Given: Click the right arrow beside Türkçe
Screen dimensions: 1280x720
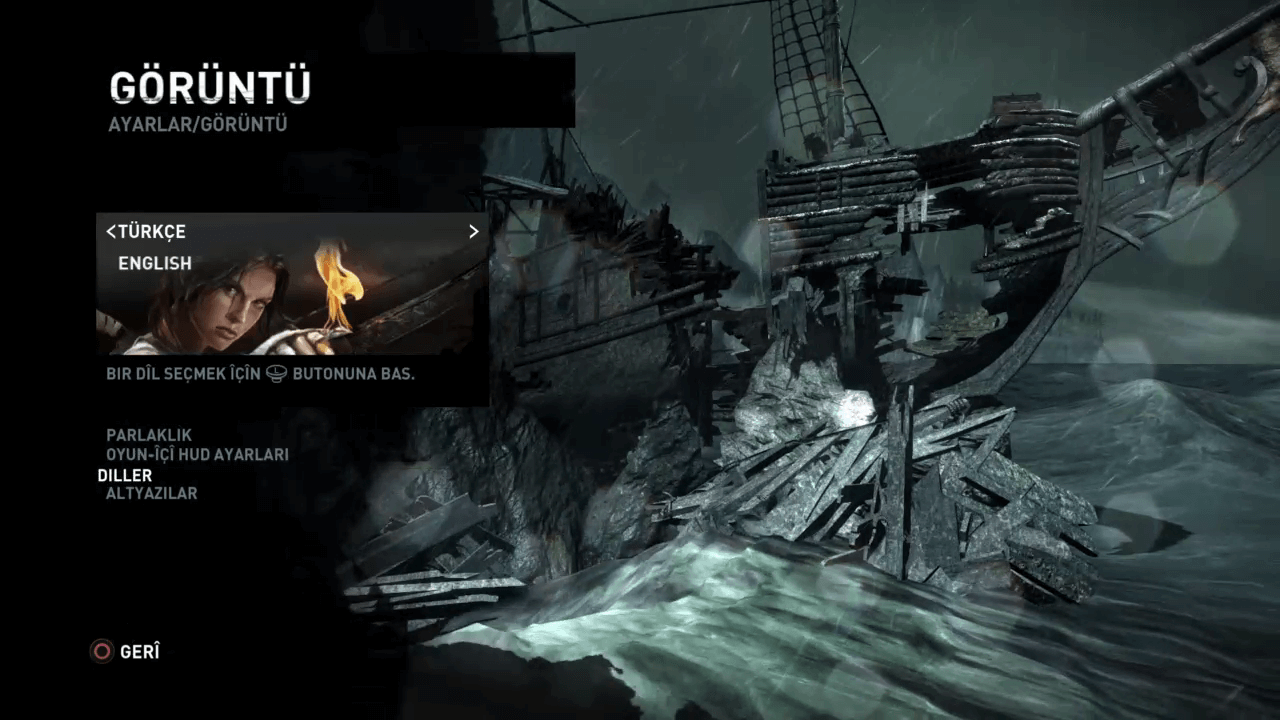Looking at the screenshot, I should point(474,232).
